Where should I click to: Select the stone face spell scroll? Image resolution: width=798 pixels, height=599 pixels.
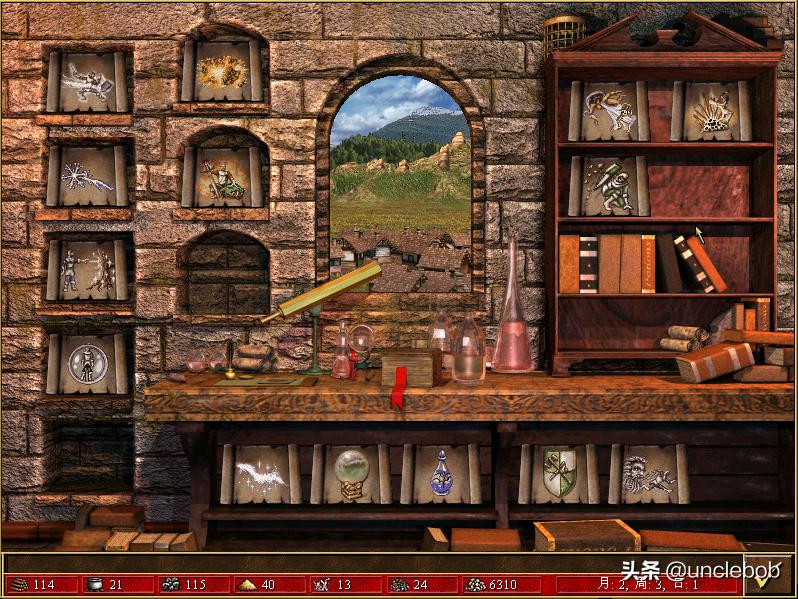coord(649,473)
